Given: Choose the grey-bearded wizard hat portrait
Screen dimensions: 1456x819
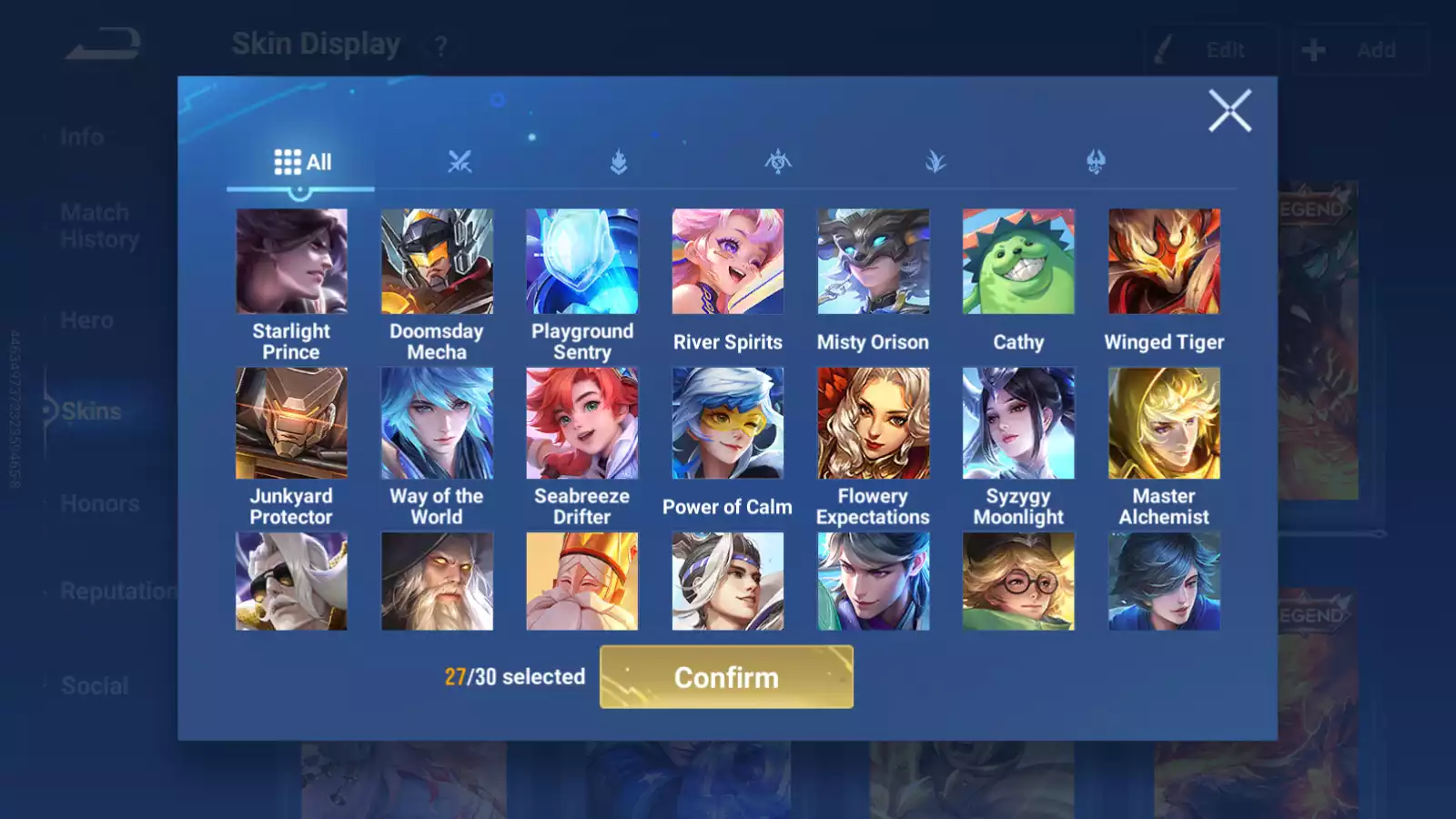Looking at the screenshot, I should pos(437,581).
